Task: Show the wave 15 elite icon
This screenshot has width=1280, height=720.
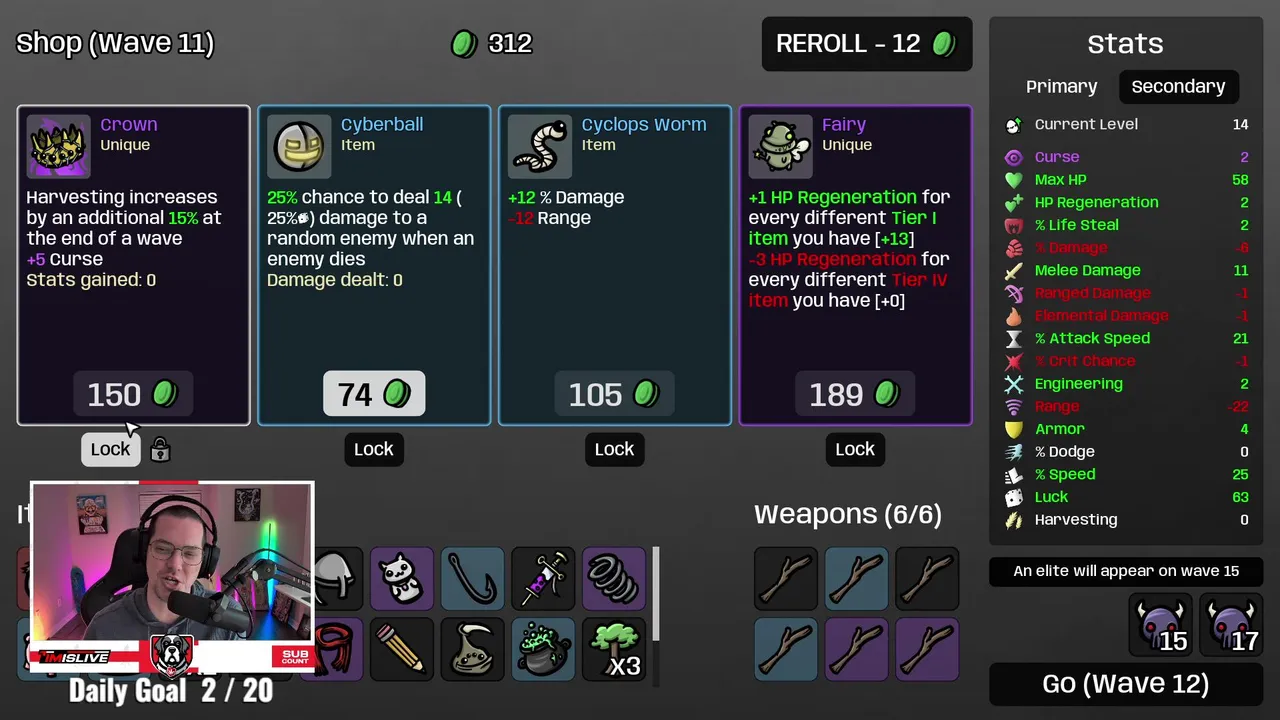Action: pyautogui.click(x=1160, y=625)
